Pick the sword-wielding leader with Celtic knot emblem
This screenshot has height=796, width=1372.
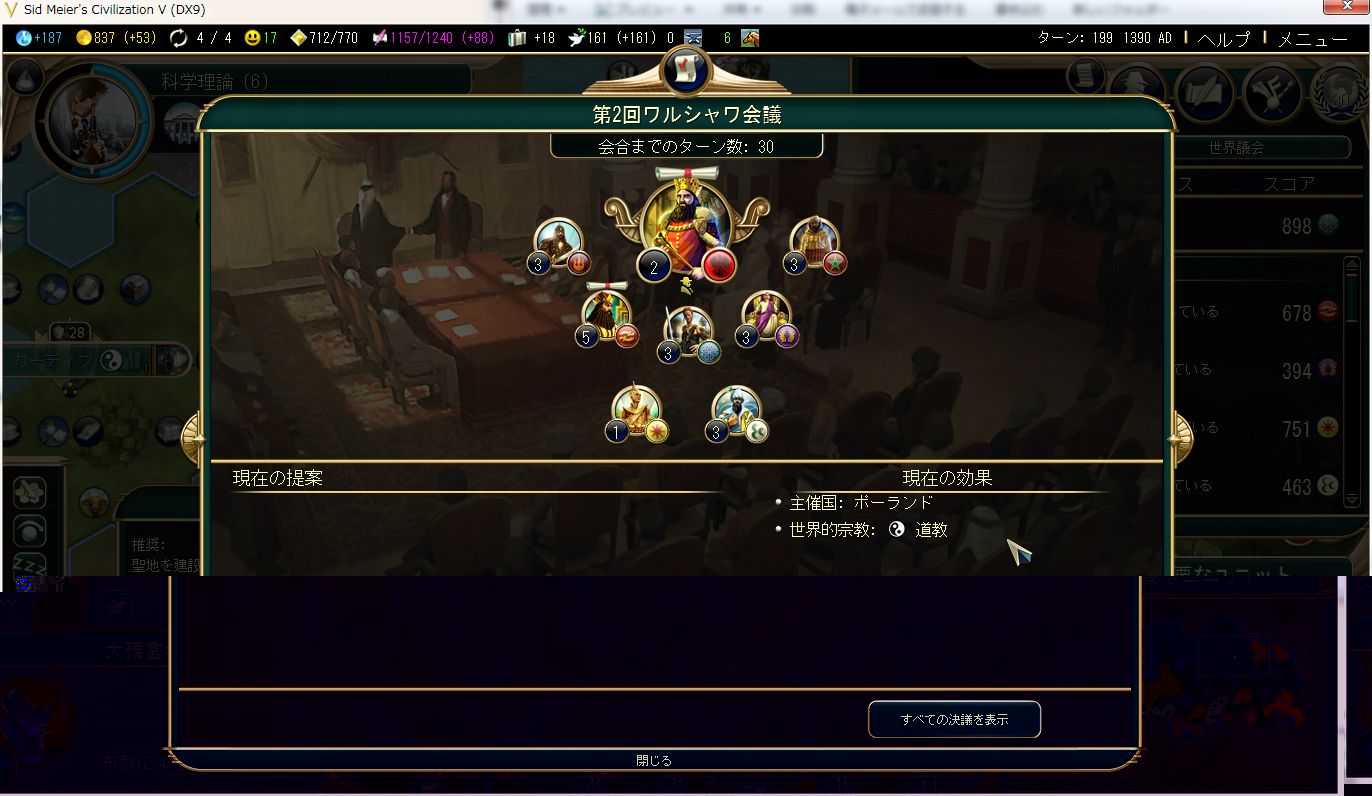coord(688,330)
